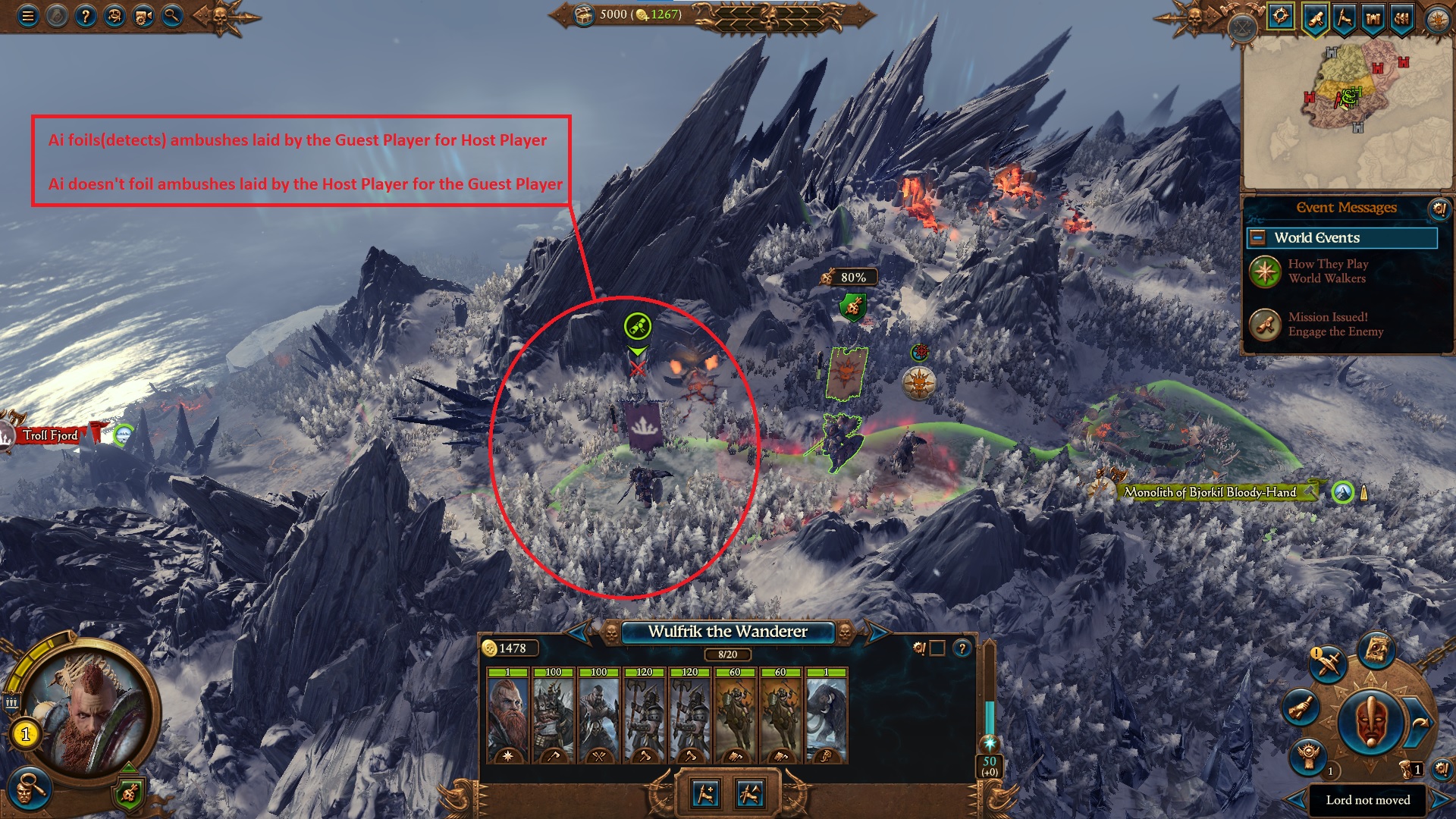The height and width of the screenshot is (819, 1456).
Task: Collapse the World Events message group
Action: click(x=1258, y=237)
